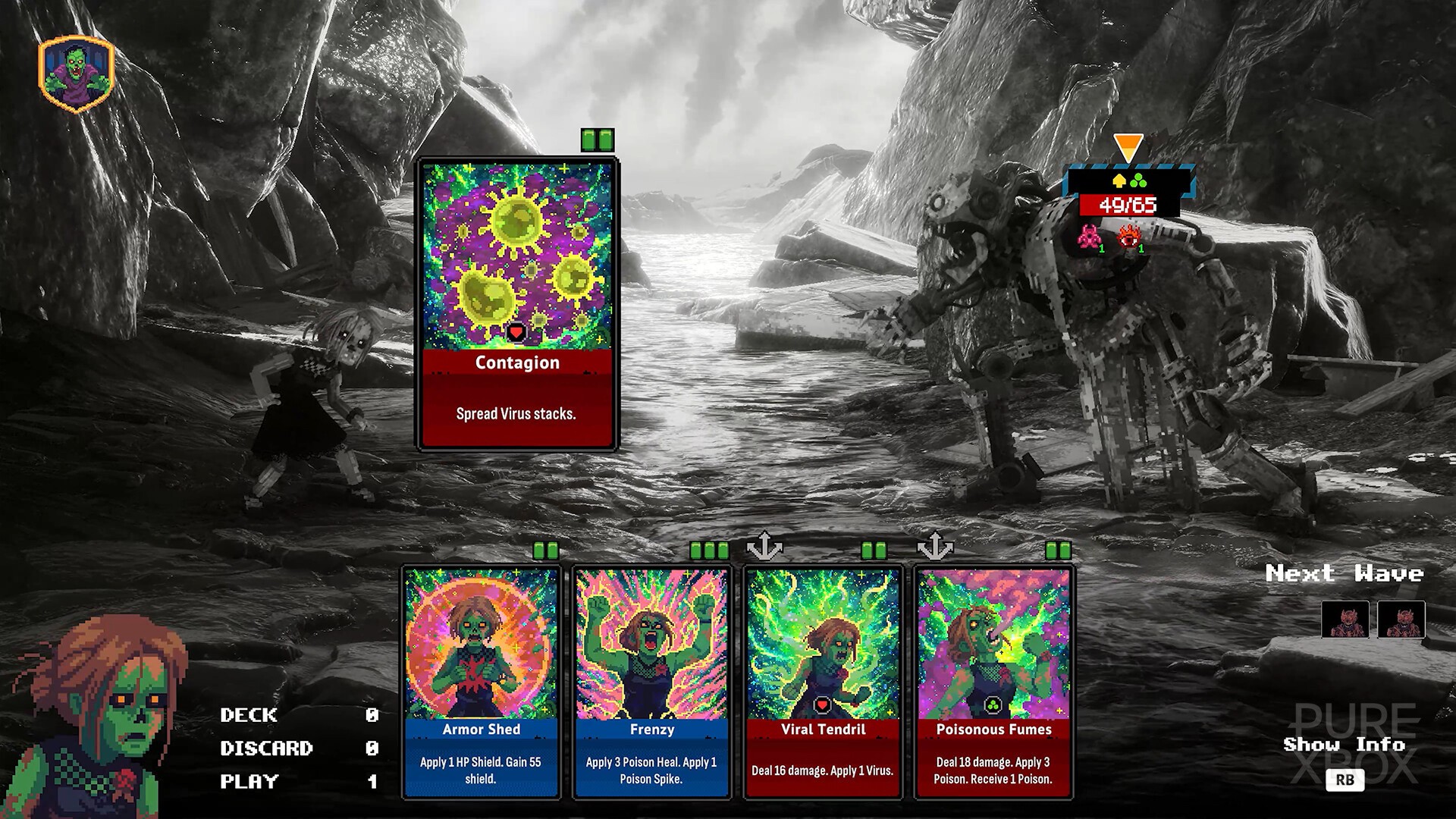Inspect the enemy's red flame status icon
Viewport: 1456px width, 819px height.
1129,238
